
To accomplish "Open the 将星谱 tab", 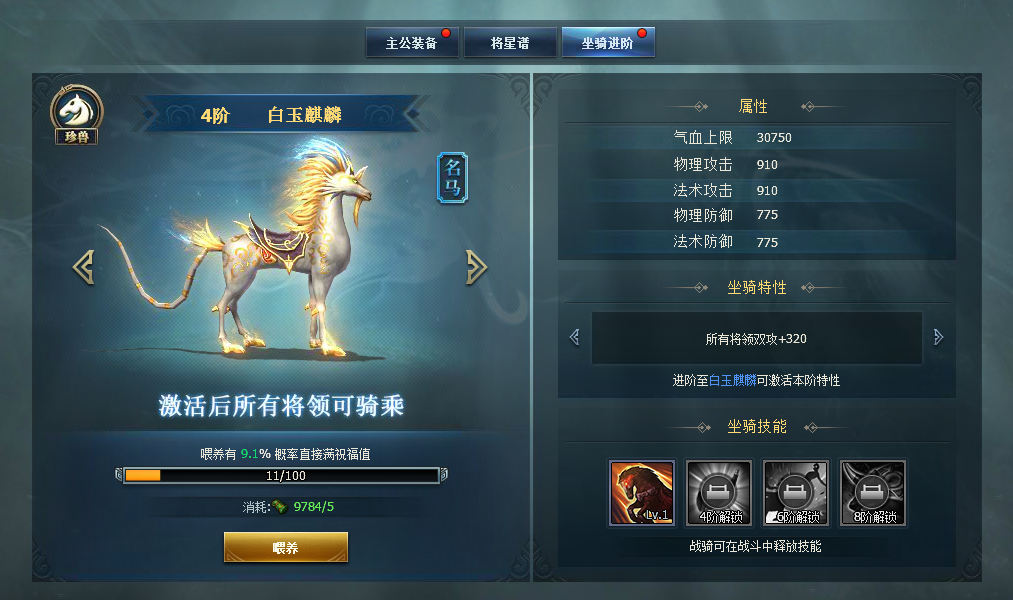I will tap(509, 44).
